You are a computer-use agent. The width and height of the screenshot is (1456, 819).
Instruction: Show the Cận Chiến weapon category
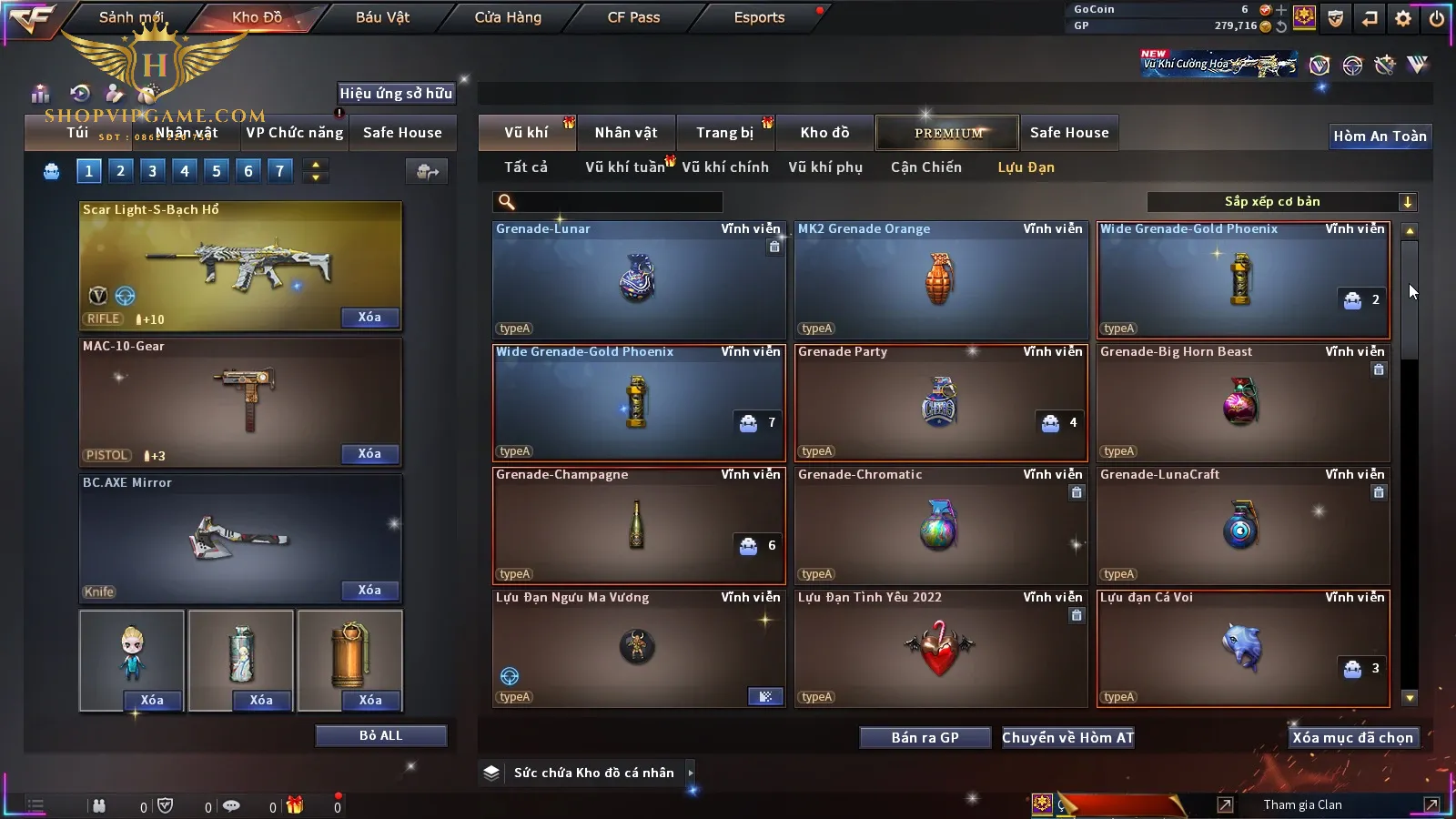[x=925, y=167]
